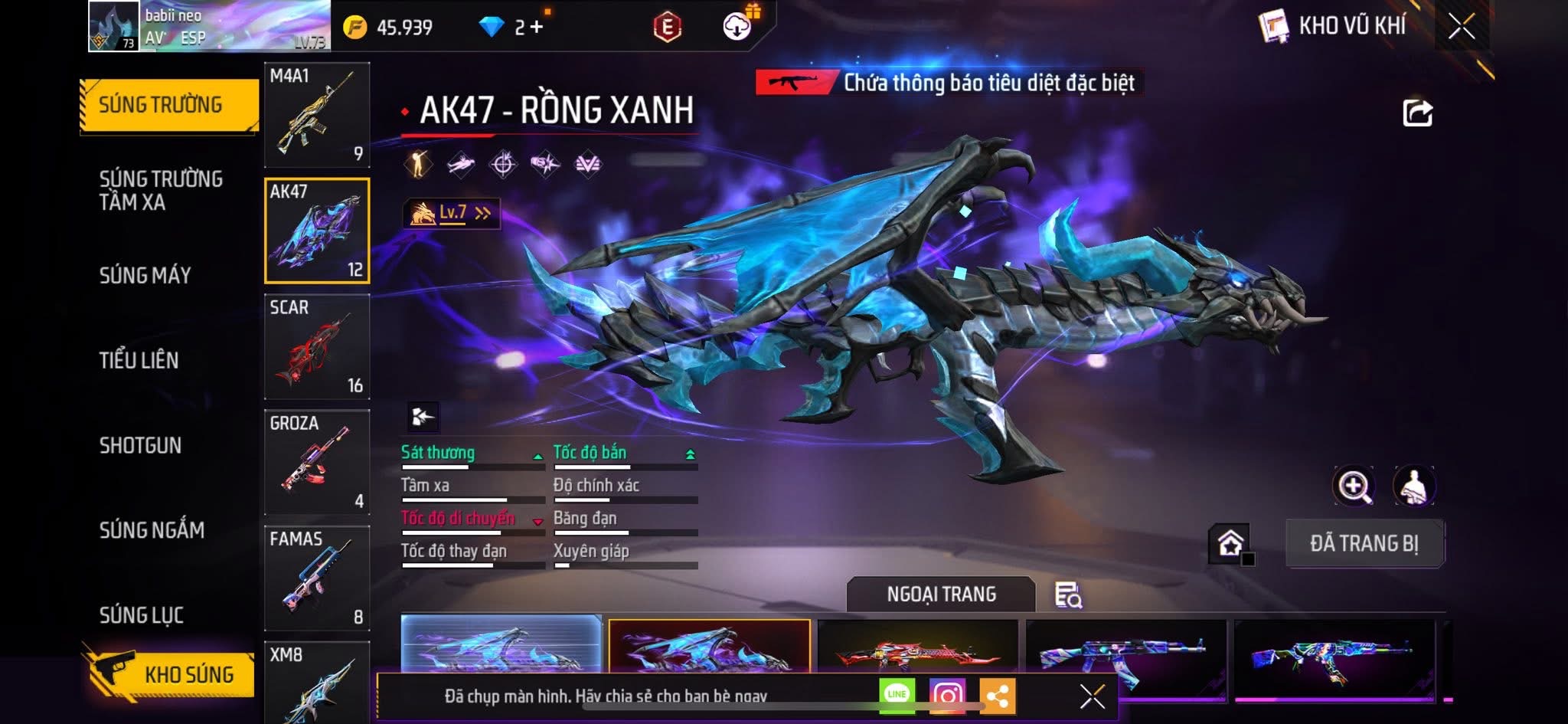1568x724 pixels.
Task: Zoom in with the magnifier icon
Action: [x=1354, y=486]
